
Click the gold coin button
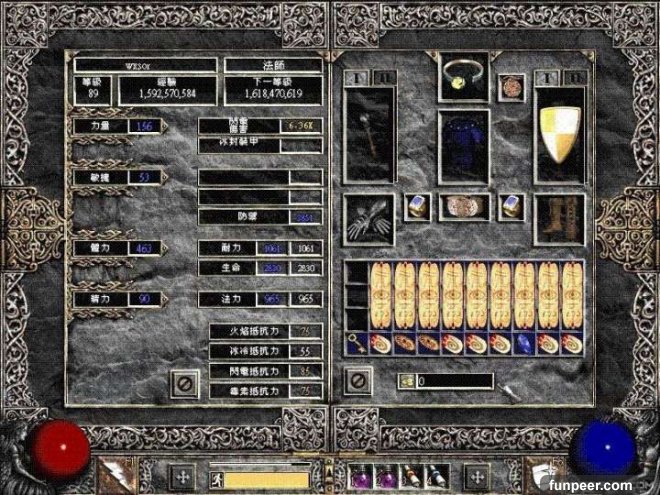[x=406, y=381]
